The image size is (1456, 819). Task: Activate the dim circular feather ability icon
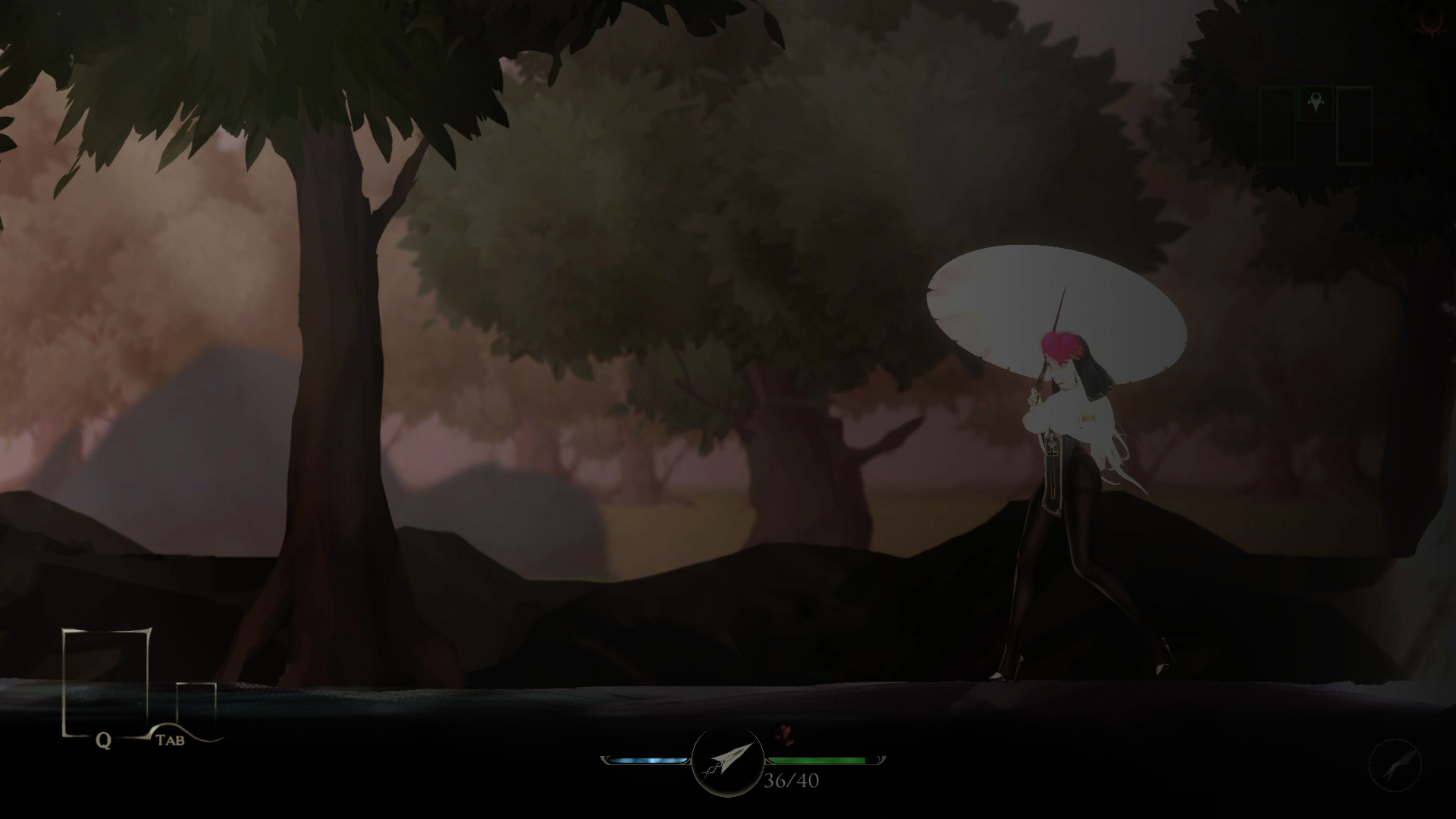point(1395,766)
